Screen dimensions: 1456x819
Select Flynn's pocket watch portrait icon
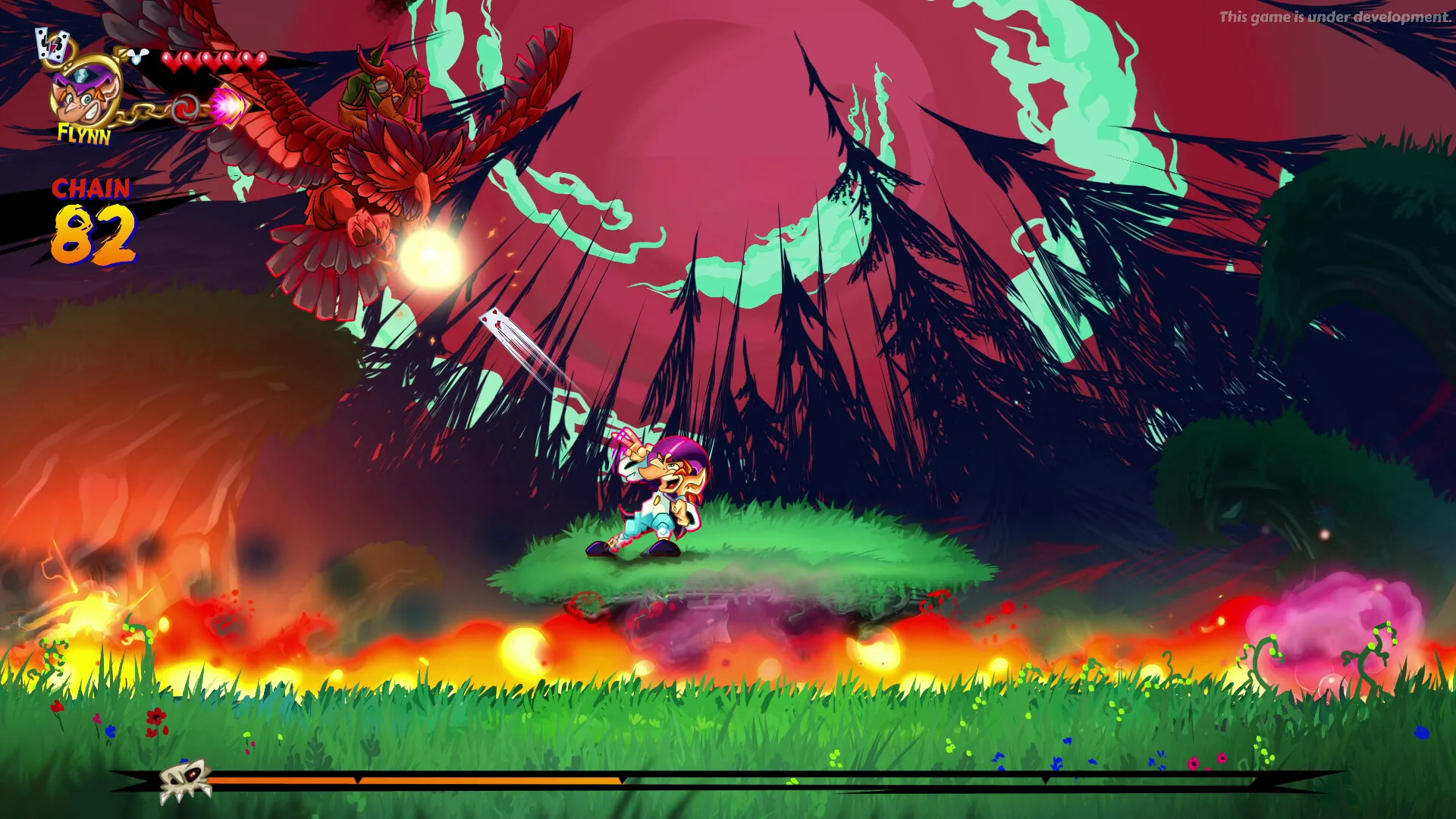pyautogui.click(x=85, y=95)
